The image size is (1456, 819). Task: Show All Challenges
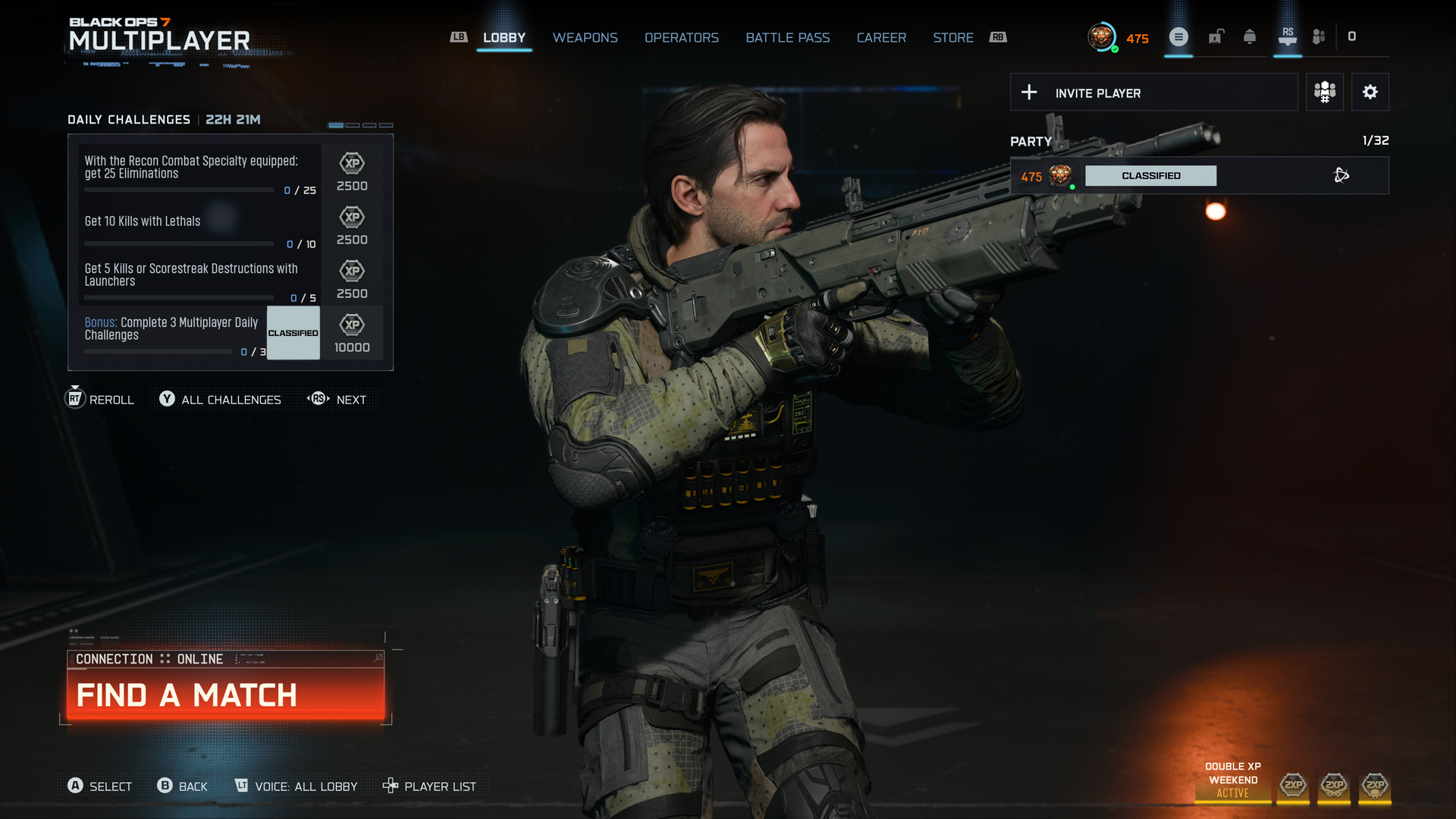[221, 400]
